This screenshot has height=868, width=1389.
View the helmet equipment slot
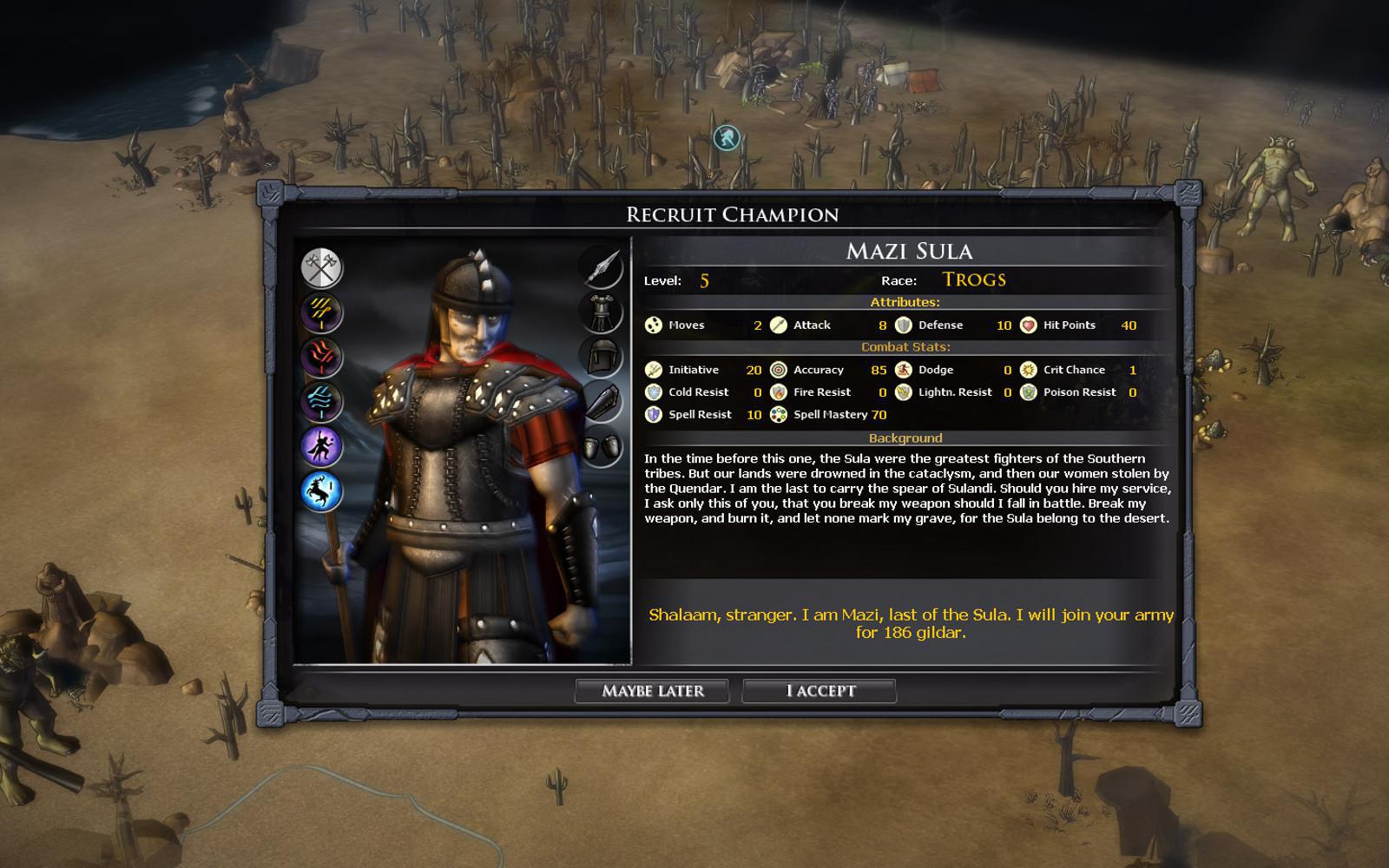602,358
